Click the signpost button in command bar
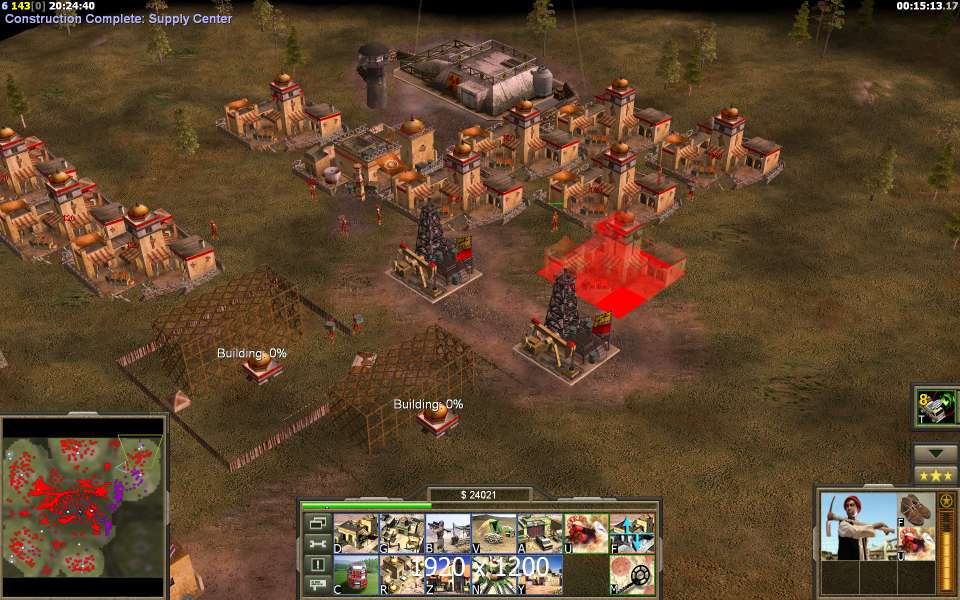960x600 pixels. (318, 586)
